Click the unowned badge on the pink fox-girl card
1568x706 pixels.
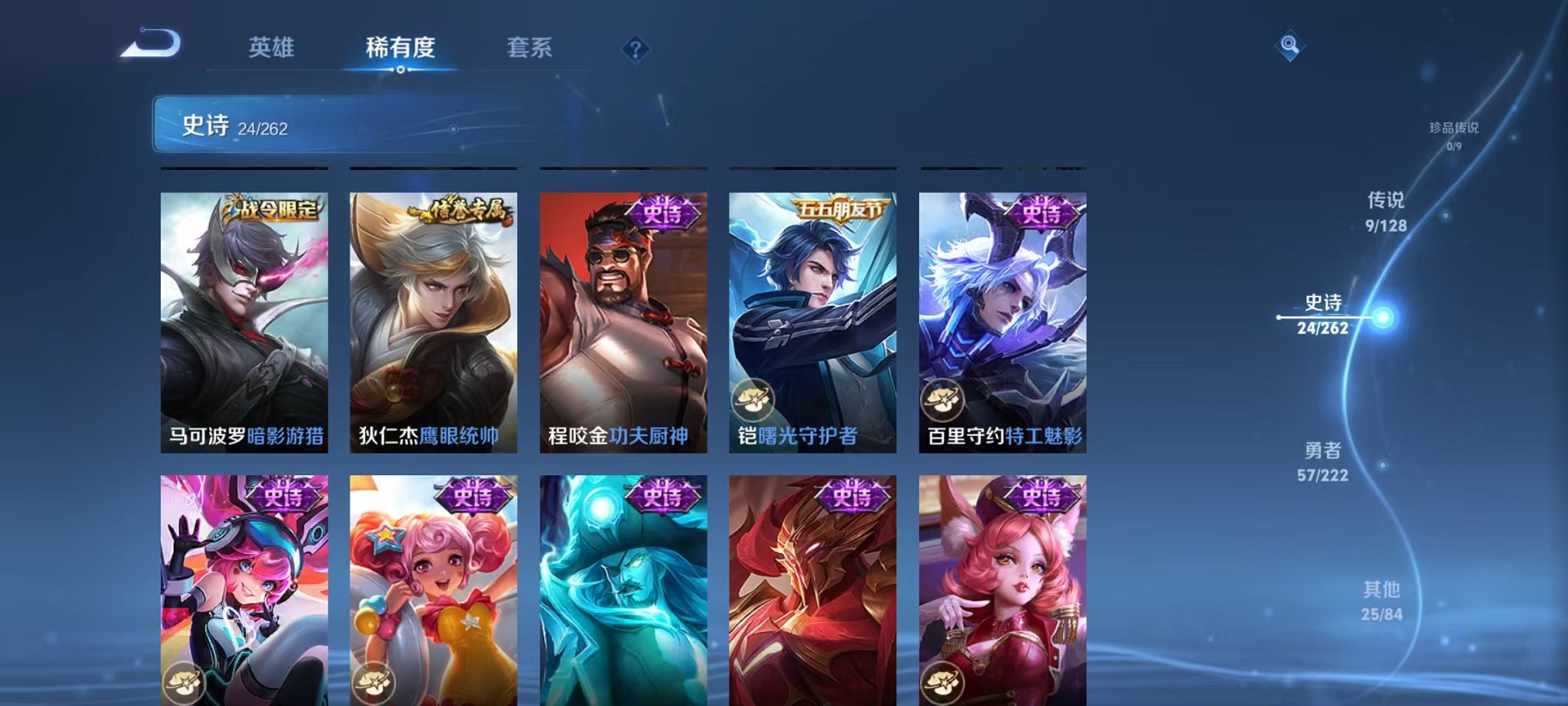pos(944,680)
